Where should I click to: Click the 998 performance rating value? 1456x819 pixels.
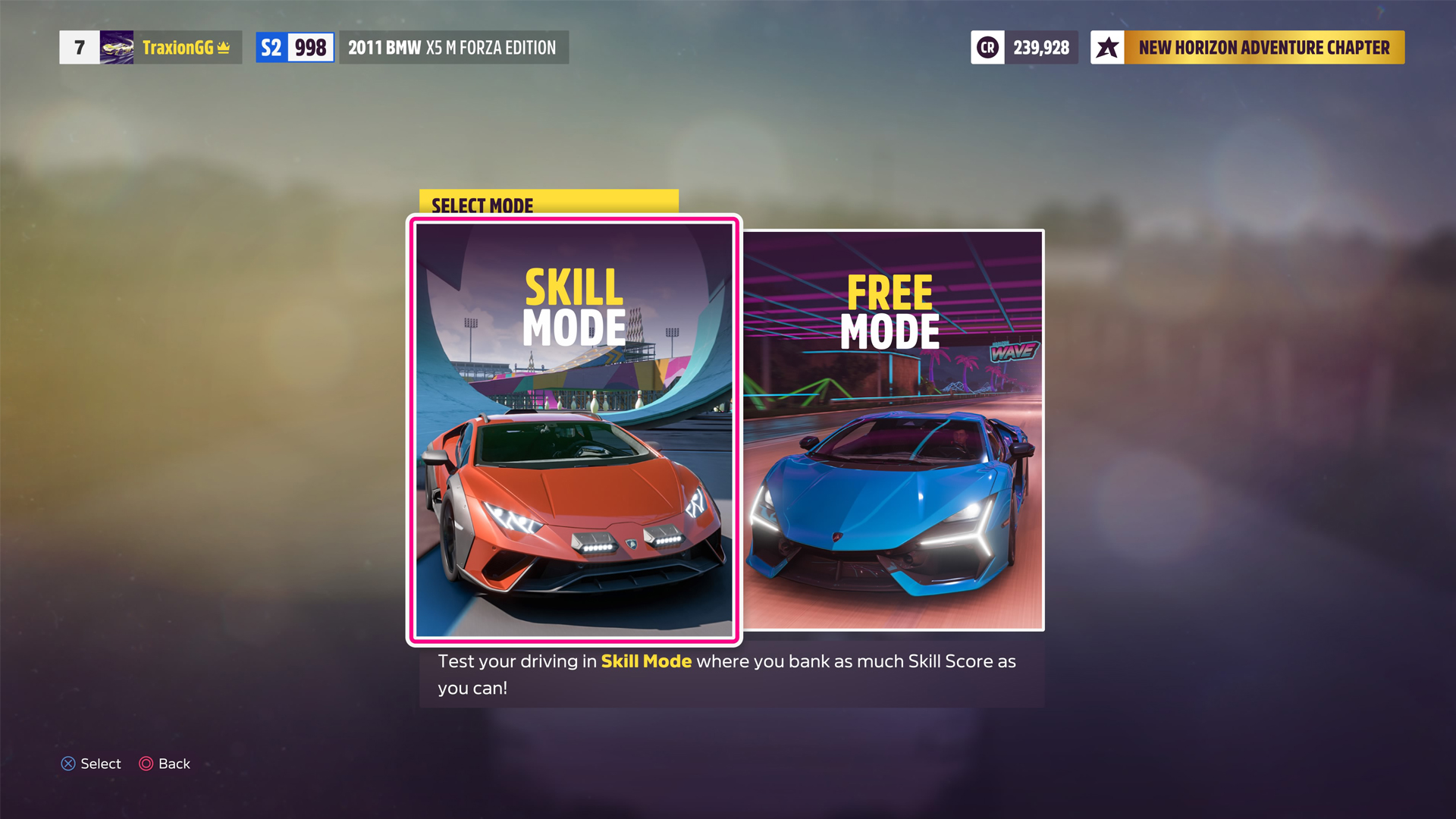(312, 47)
